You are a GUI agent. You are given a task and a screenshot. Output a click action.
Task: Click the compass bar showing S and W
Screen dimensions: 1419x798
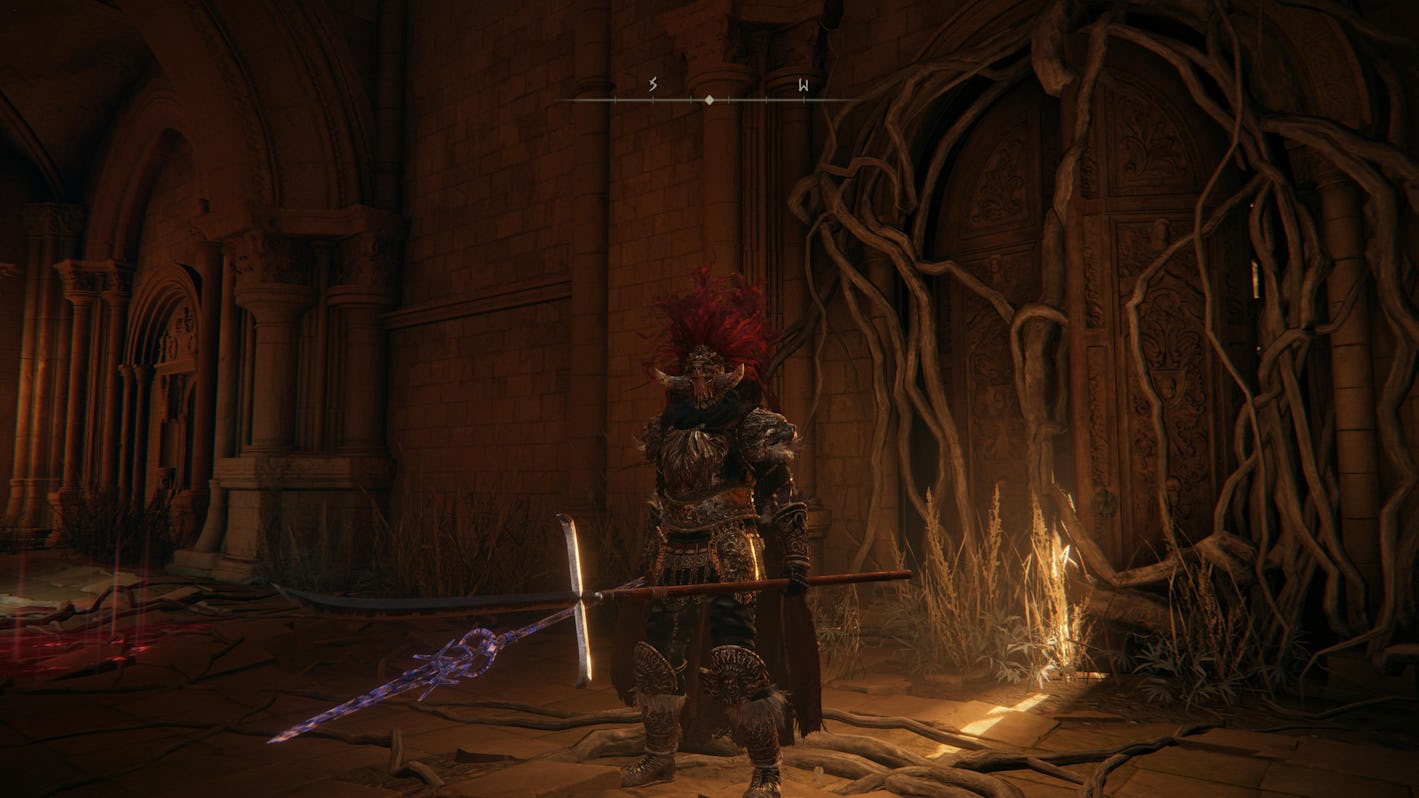coord(709,99)
